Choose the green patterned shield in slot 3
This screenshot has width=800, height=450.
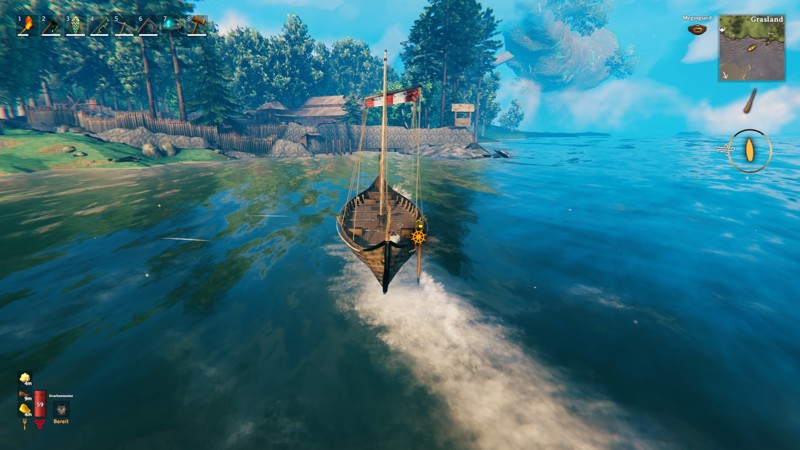click(74, 24)
